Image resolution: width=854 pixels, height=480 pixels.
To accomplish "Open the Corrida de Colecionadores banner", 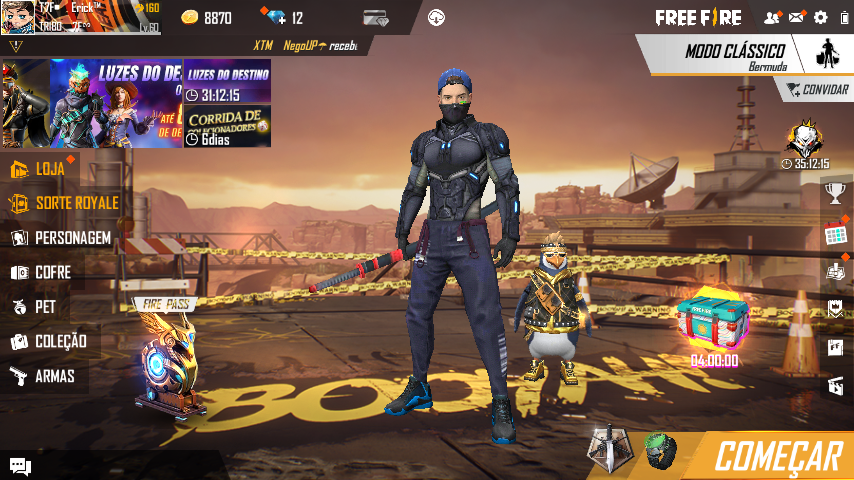I will tap(227, 126).
